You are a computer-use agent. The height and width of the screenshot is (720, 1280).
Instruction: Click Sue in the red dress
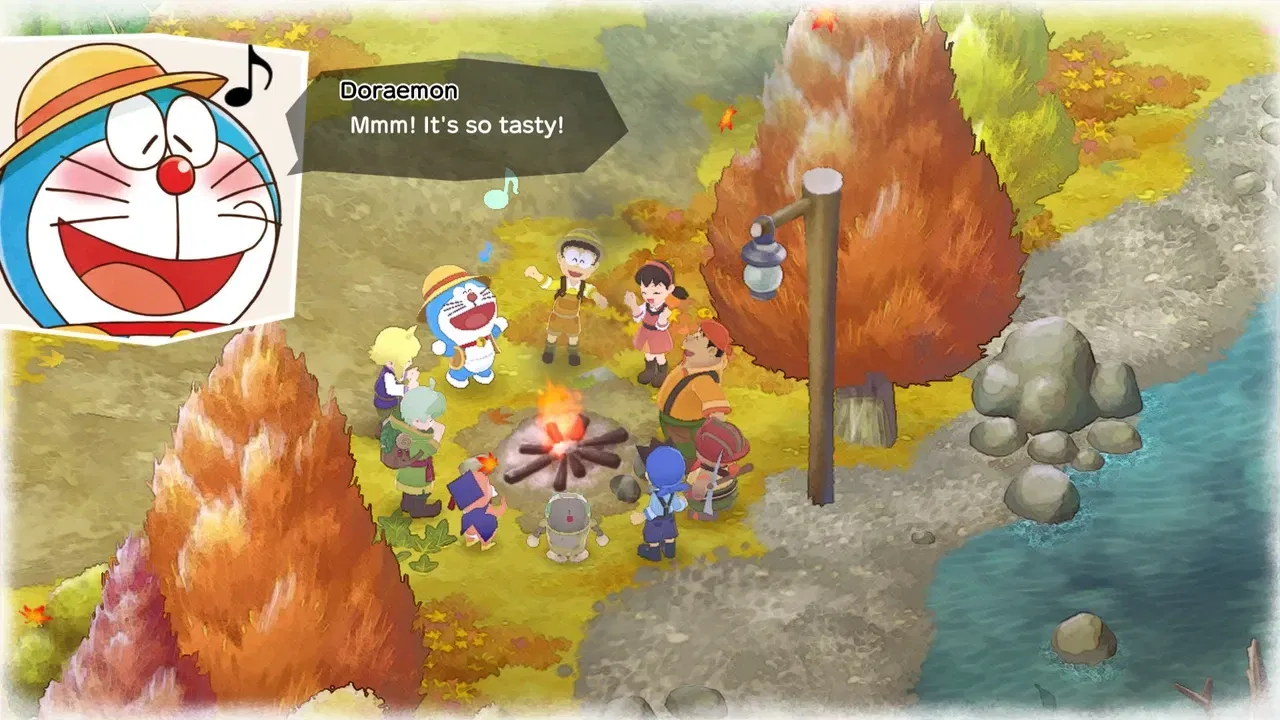coord(655,310)
